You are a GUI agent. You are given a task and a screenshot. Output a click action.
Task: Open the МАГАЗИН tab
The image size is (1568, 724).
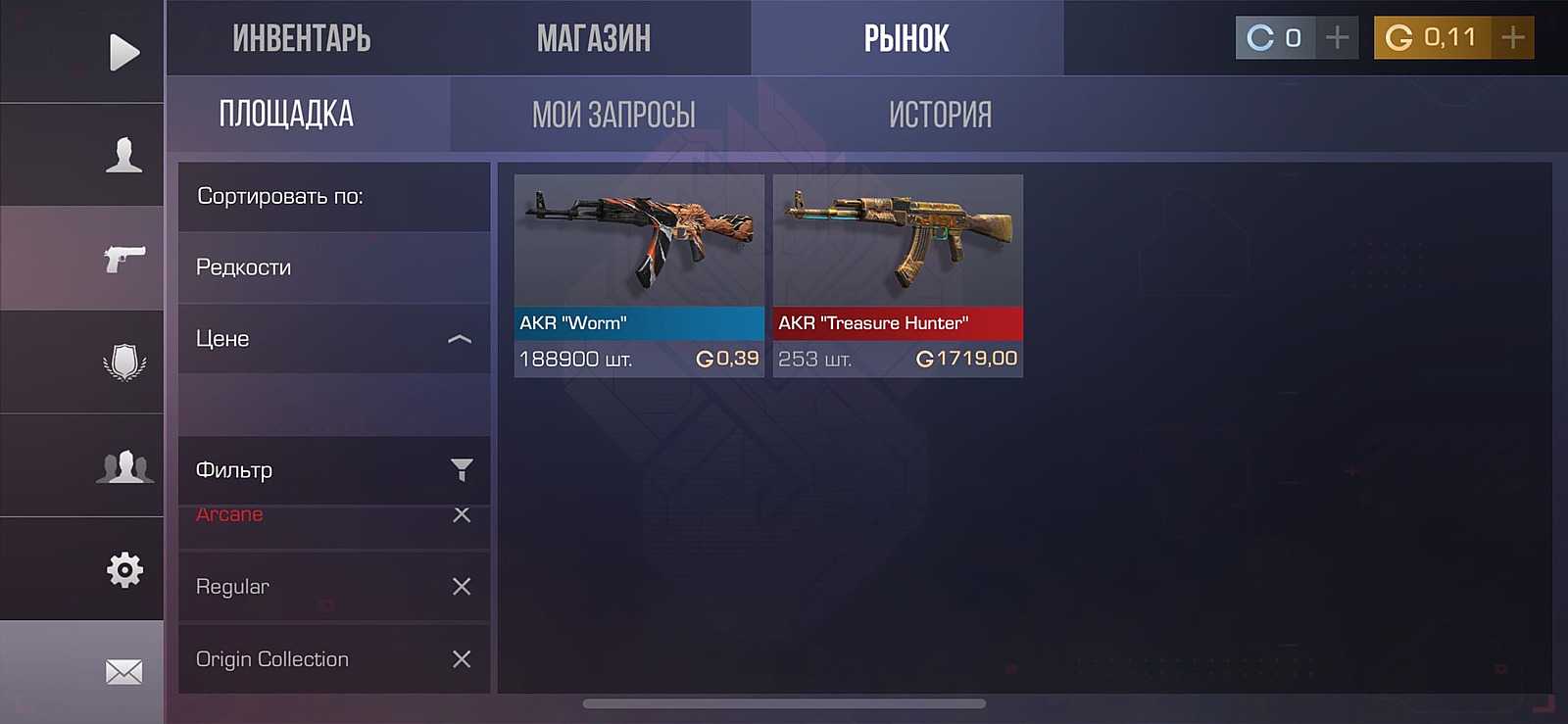coord(593,39)
